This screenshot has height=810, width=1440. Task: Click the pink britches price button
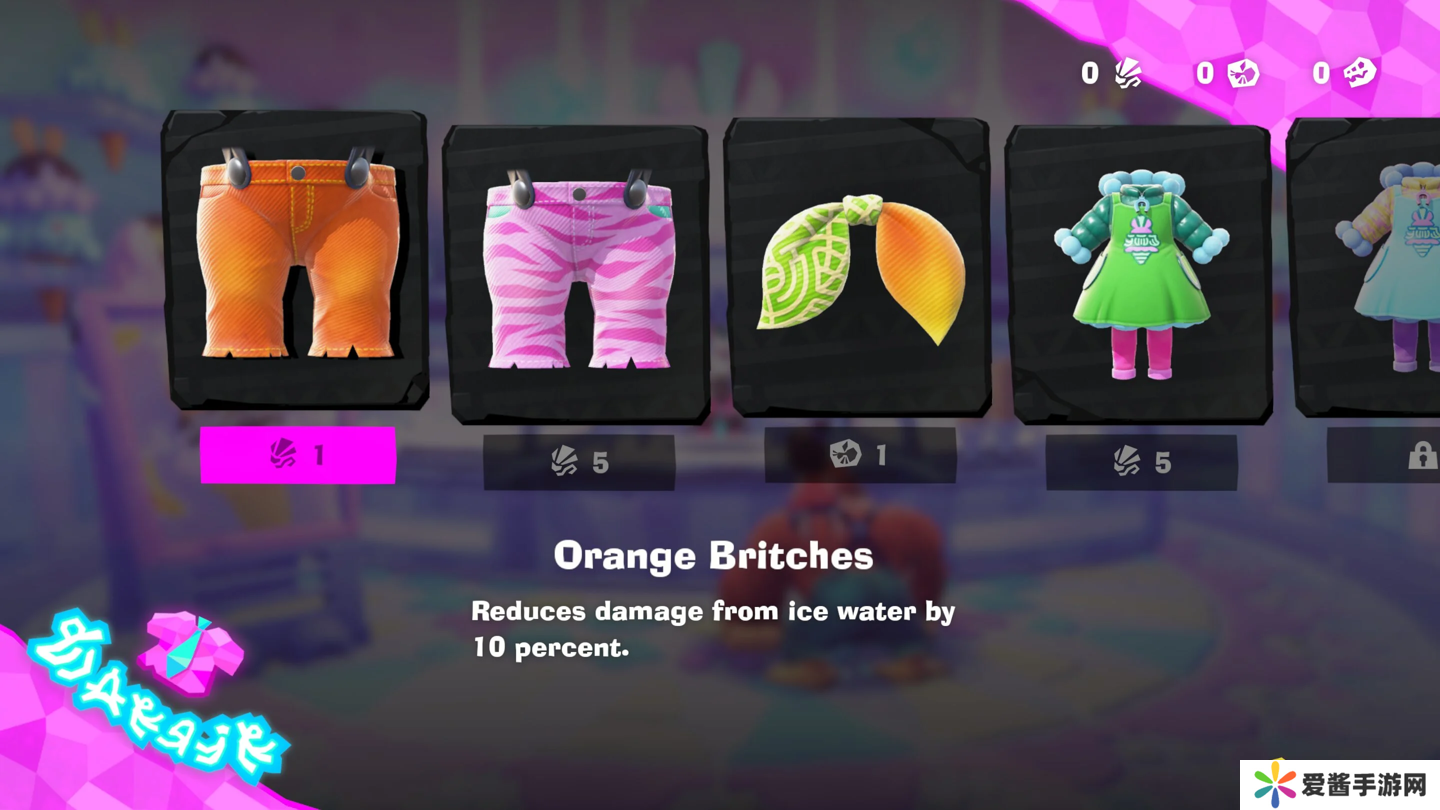(x=579, y=462)
